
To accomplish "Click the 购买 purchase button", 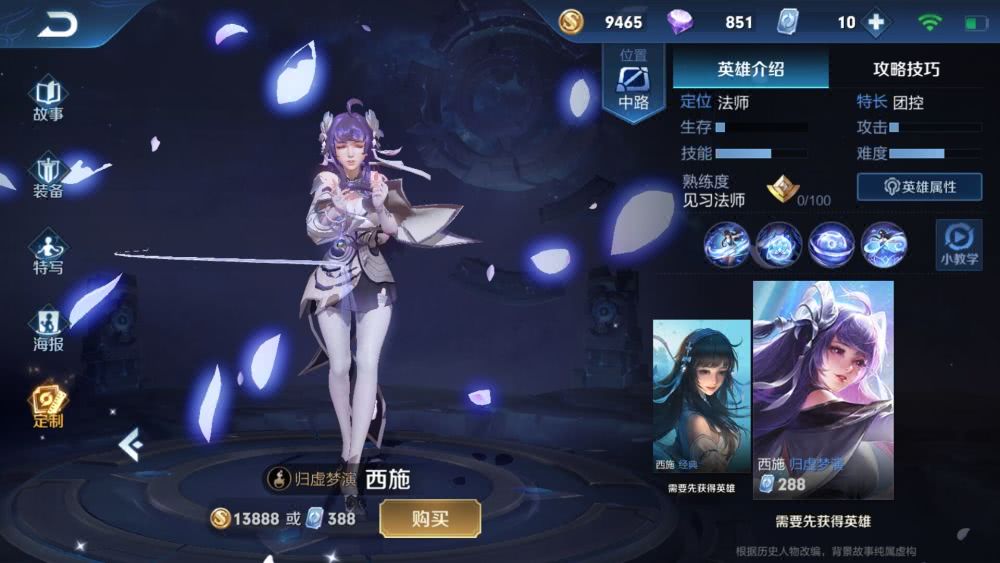I will [x=430, y=518].
